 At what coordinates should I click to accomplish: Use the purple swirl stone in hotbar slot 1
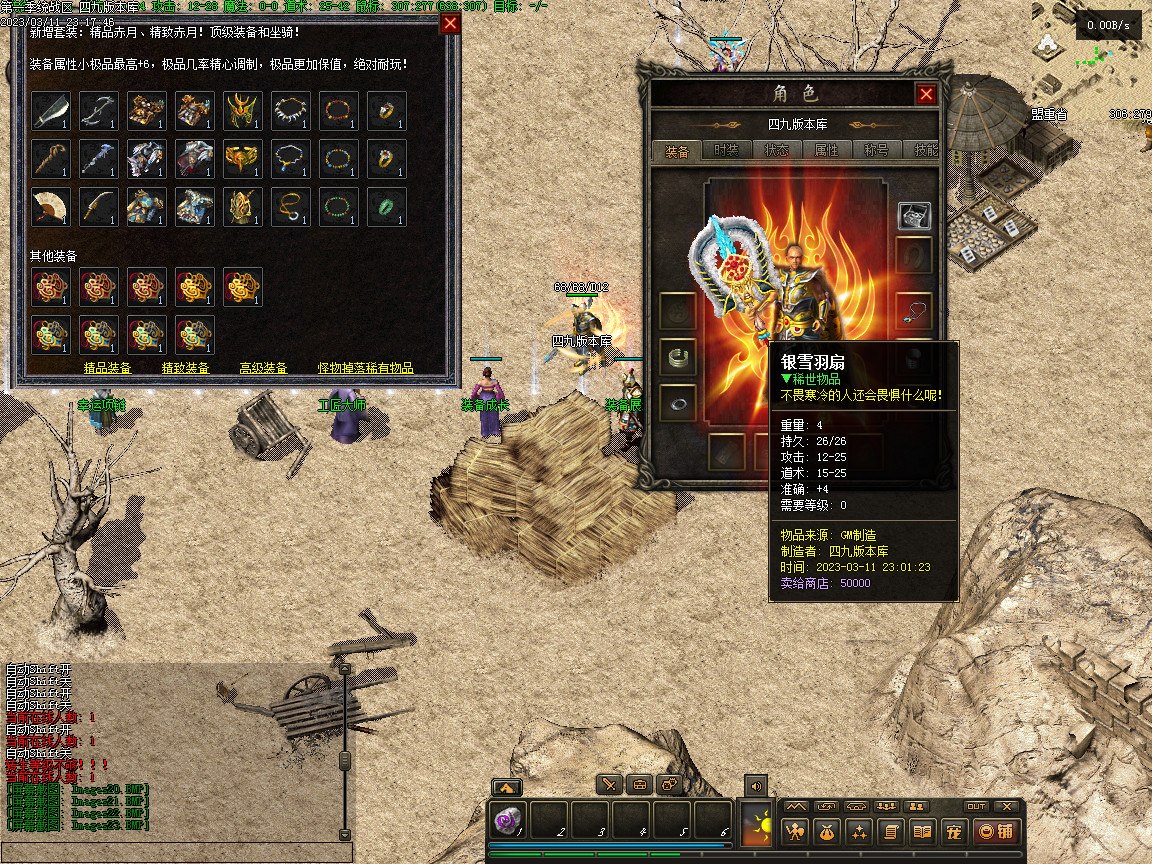[508, 821]
